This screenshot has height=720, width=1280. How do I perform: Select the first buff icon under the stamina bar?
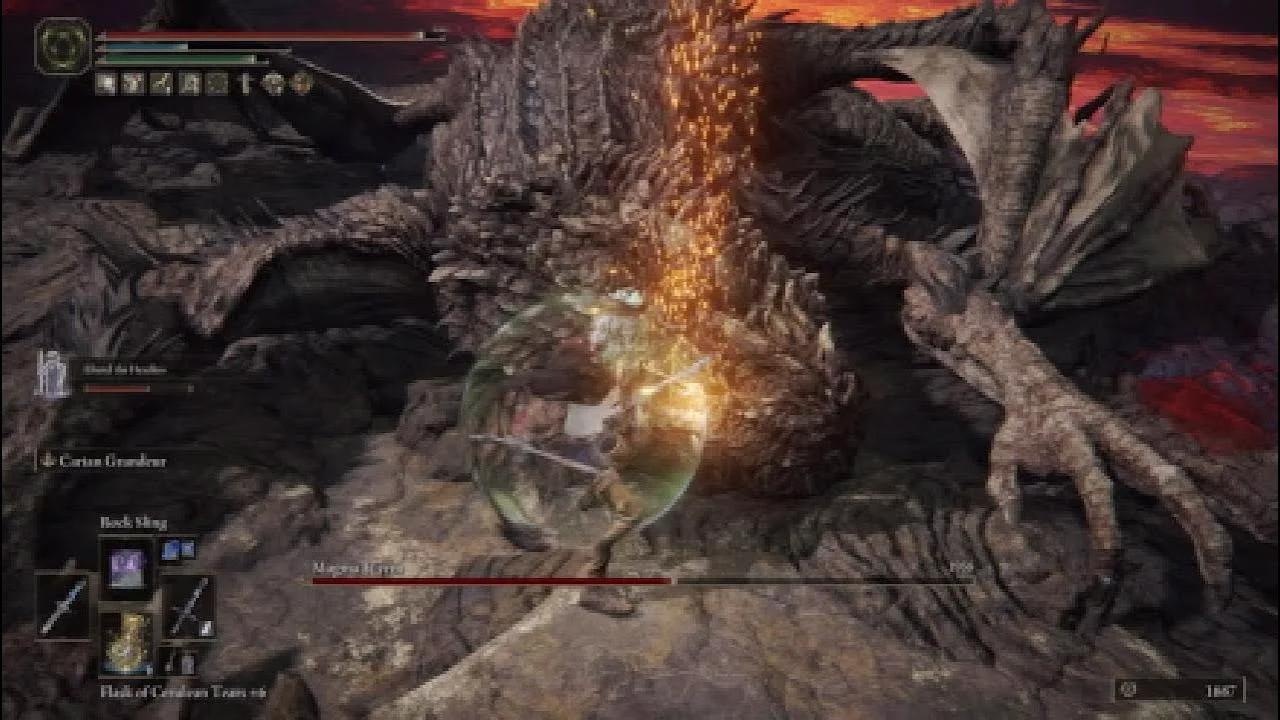106,84
